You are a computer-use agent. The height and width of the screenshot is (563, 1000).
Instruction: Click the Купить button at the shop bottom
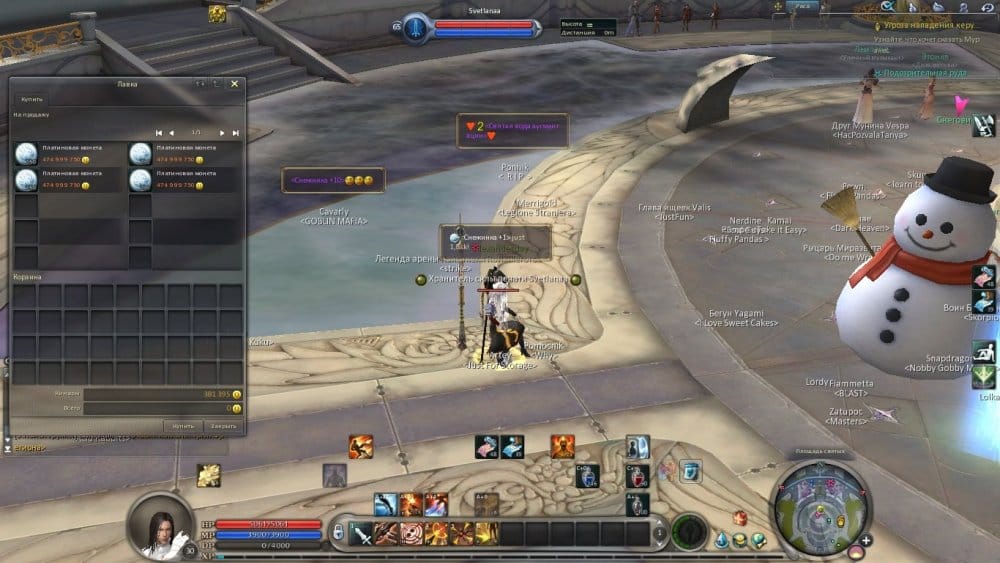click(182, 425)
